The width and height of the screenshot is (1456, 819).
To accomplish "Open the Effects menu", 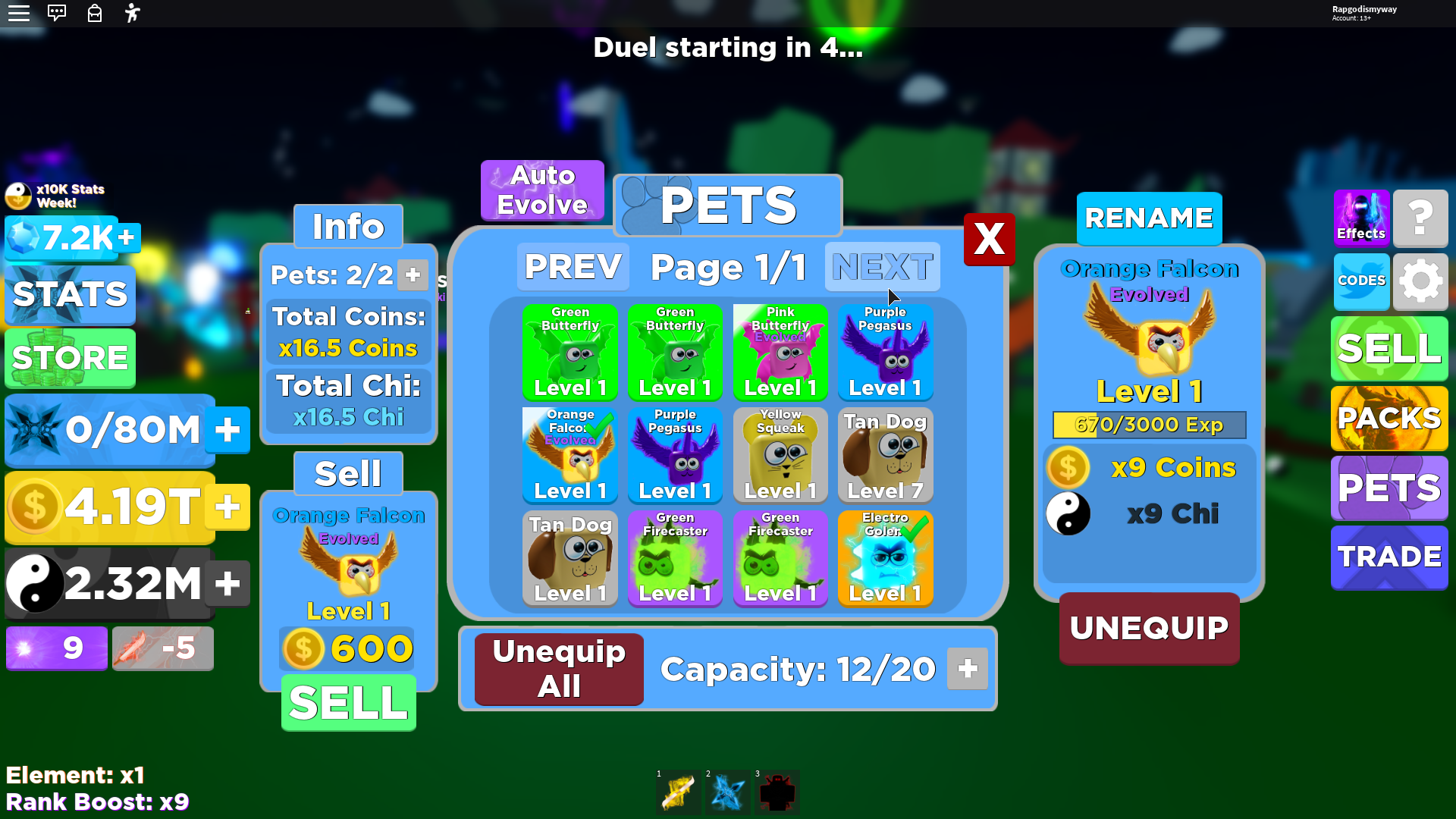I will [1361, 218].
